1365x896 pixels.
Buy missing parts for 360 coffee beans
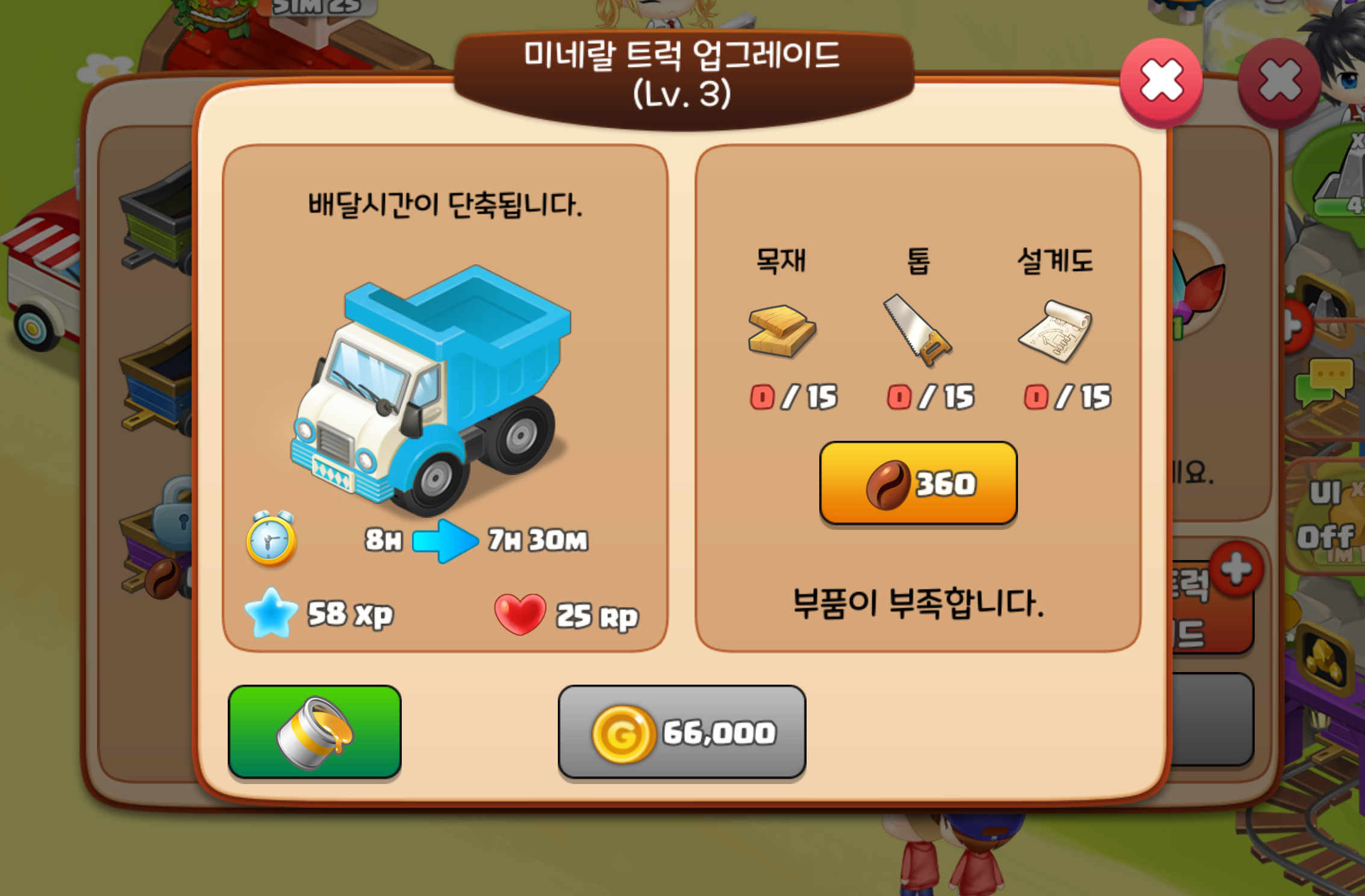click(918, 483)
